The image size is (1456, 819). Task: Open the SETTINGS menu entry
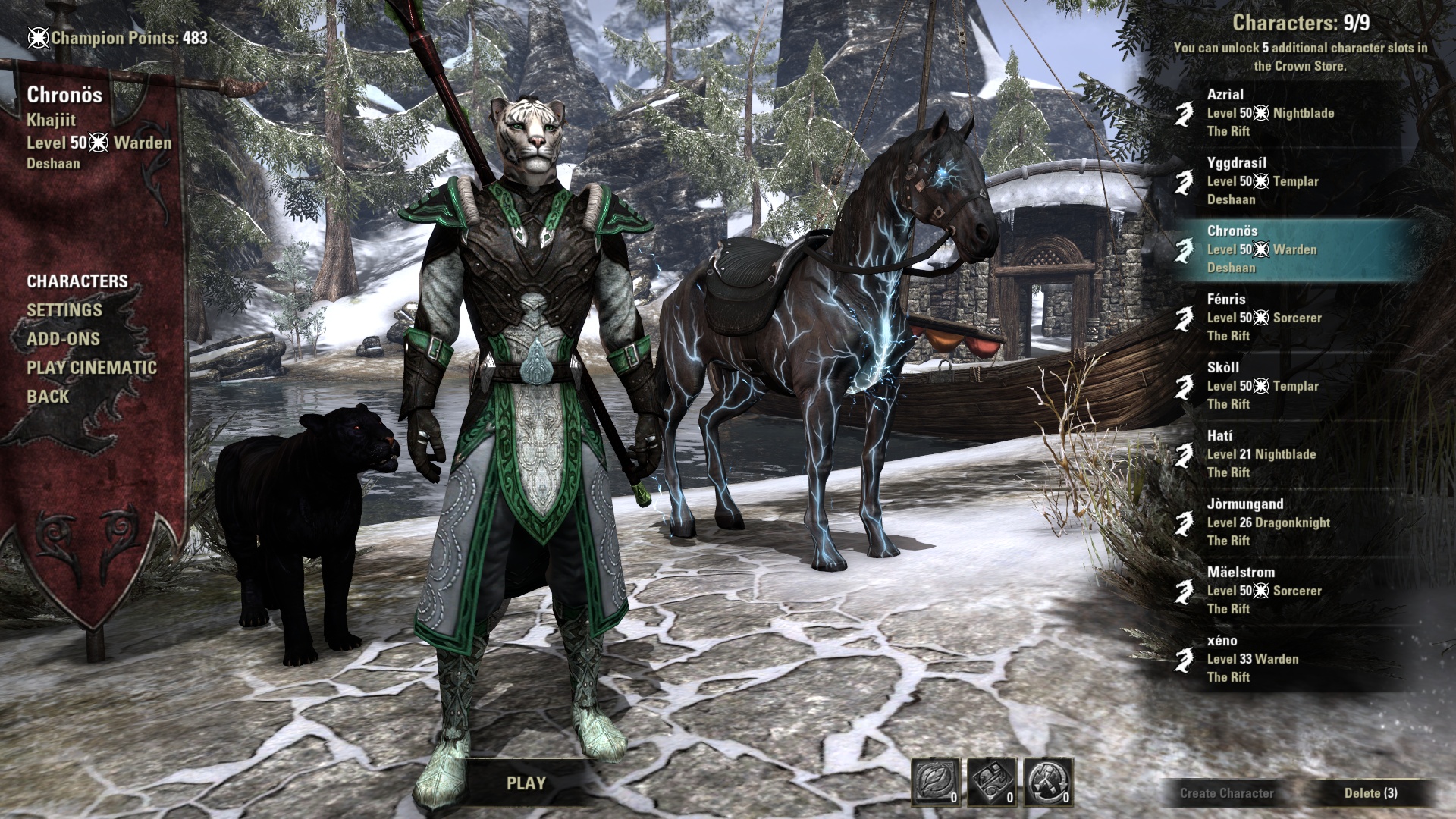click(64, 310)
